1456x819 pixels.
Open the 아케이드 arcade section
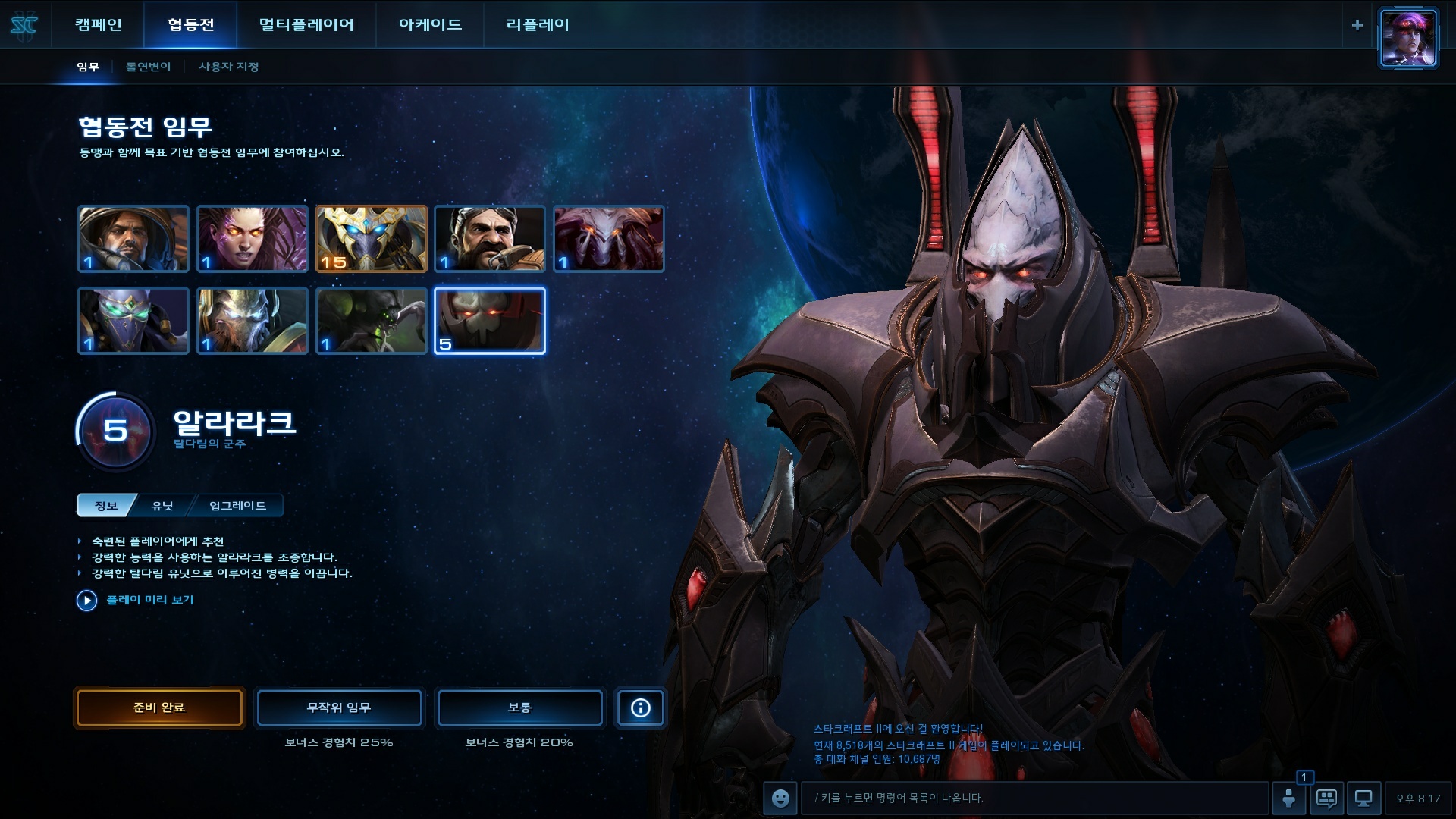[x=430, y=25]
